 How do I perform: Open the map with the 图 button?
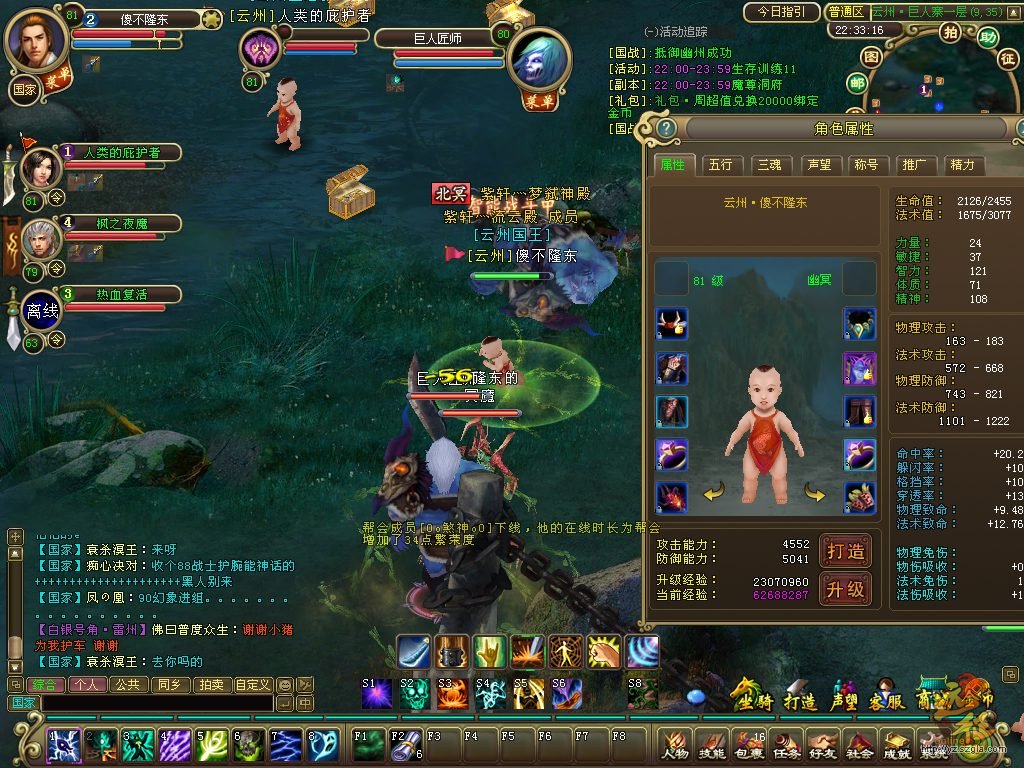coord(871,58)
